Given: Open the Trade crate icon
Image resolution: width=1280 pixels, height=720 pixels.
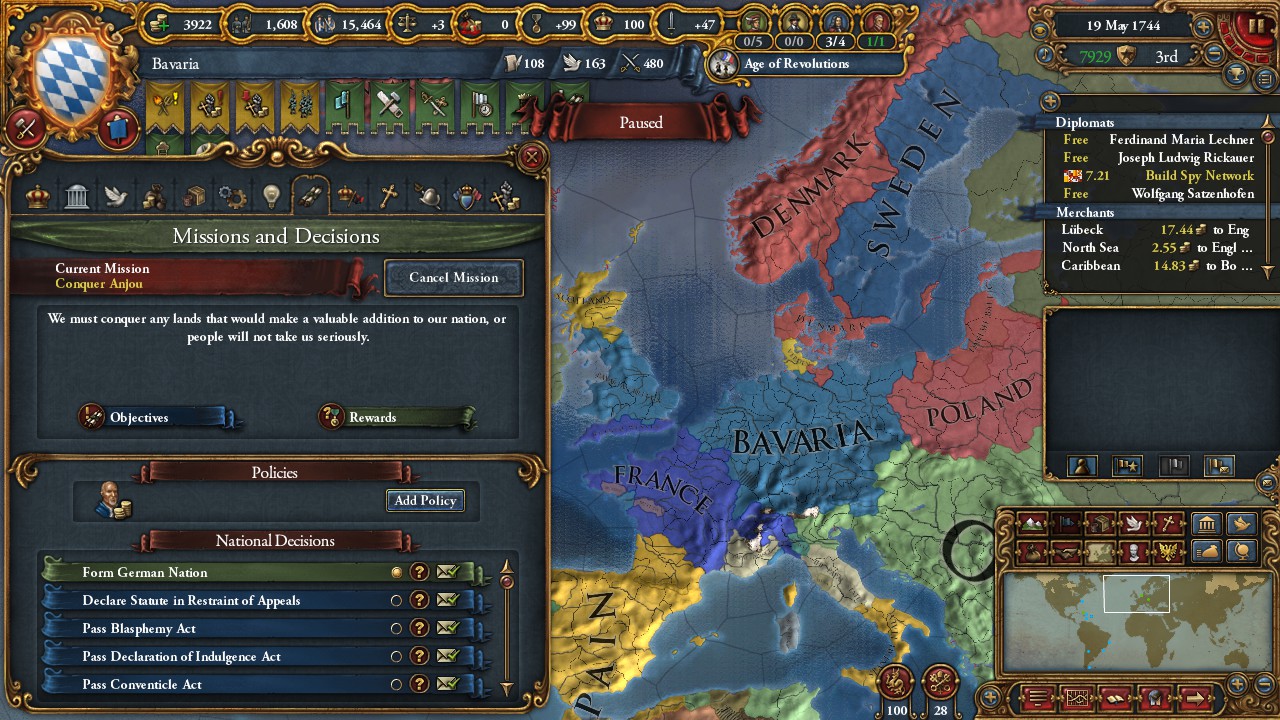Looking at the screenshot, I should click(x=194, y=197).
